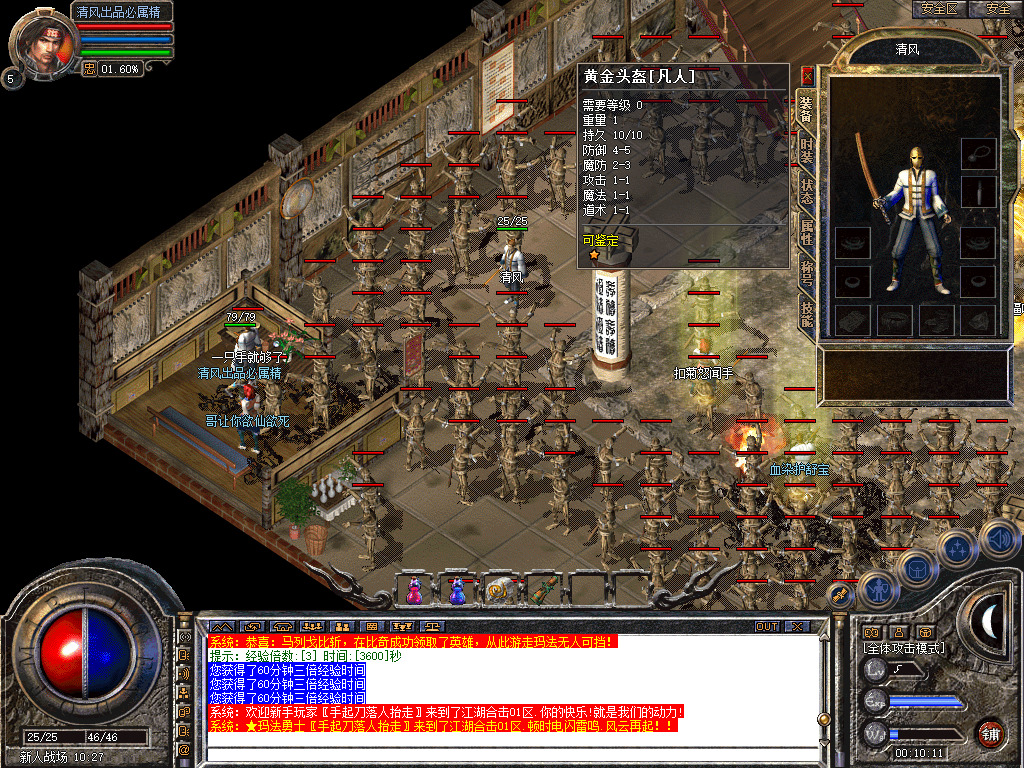
Task: Use the scroll item in hotbar
Action: pos(498,591)
